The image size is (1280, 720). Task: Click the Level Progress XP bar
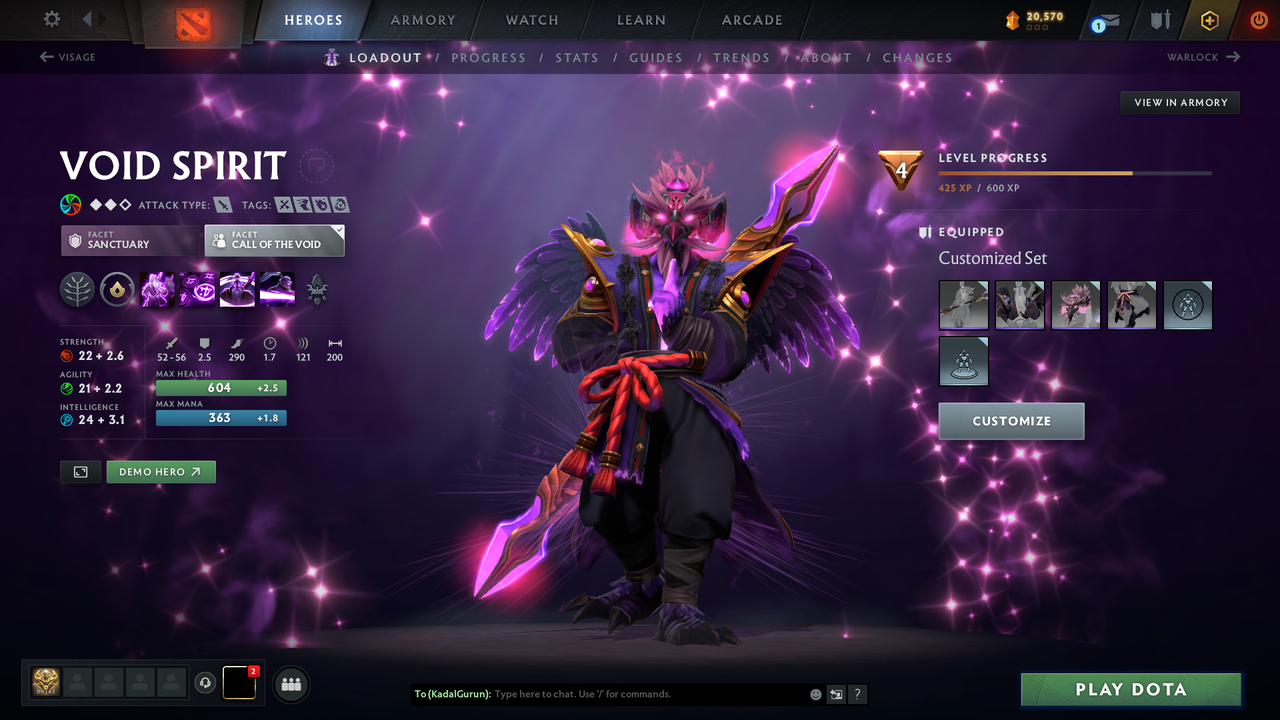tap(1075, 172)
